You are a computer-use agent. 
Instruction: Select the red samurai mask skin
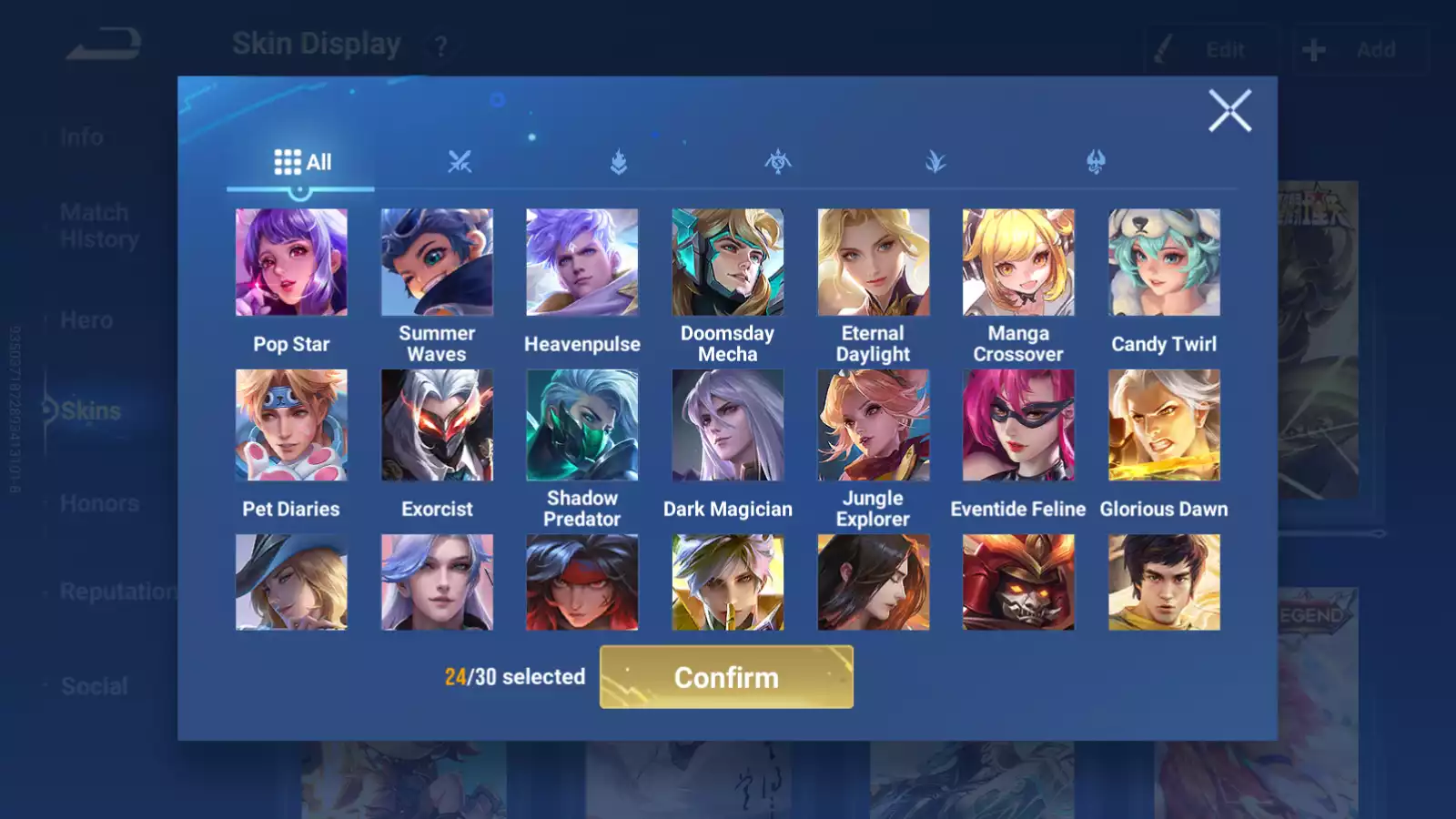click(1018, 582)
